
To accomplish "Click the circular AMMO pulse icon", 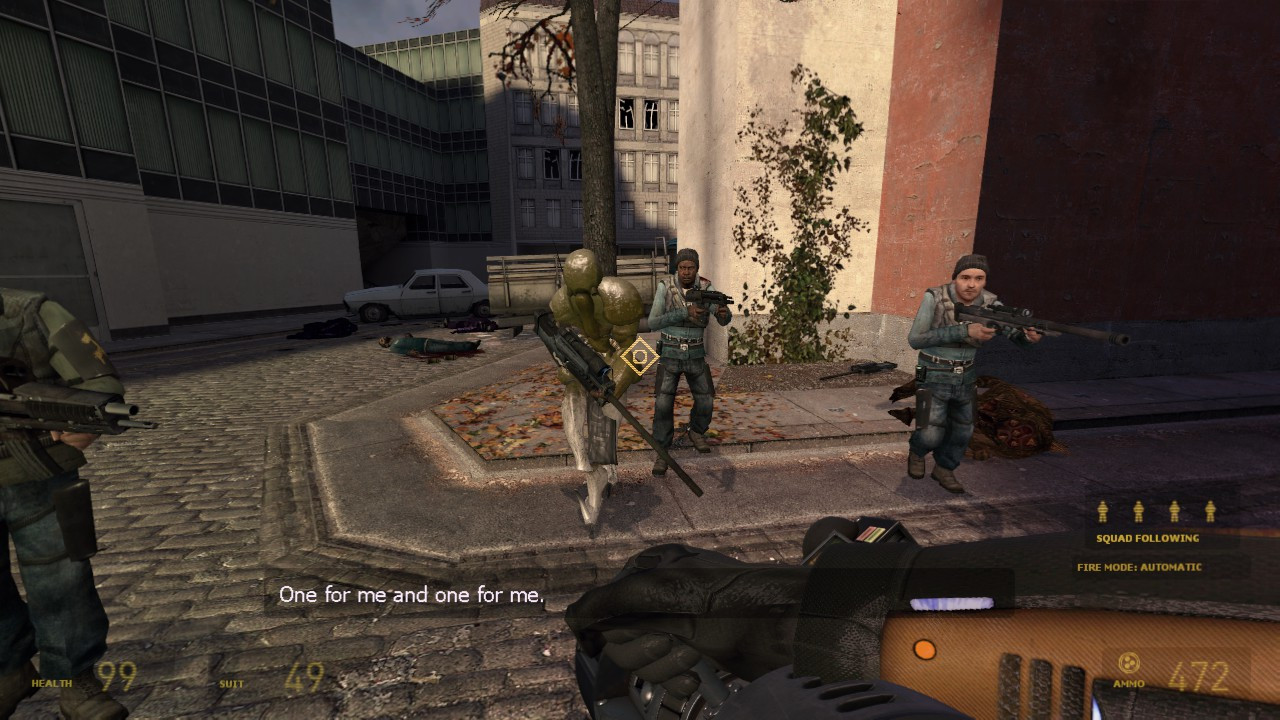I will (1130, 661).
